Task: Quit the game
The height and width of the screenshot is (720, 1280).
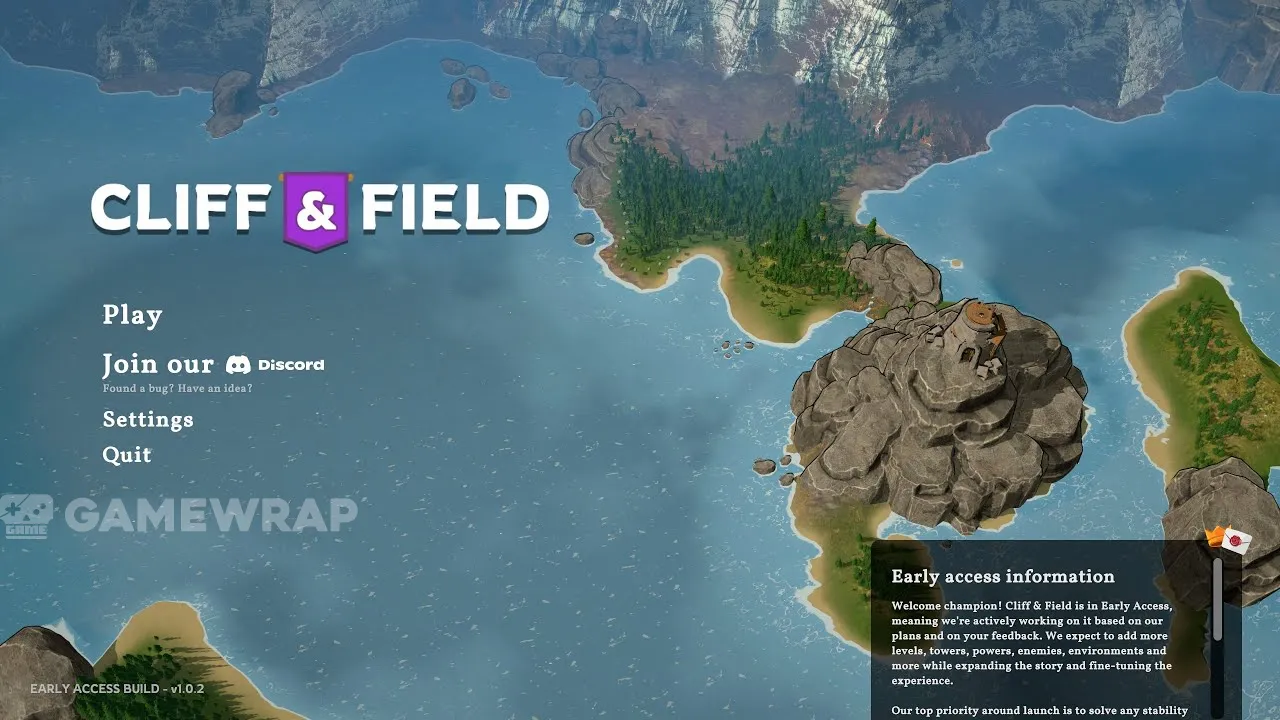Action: [127, 455]
